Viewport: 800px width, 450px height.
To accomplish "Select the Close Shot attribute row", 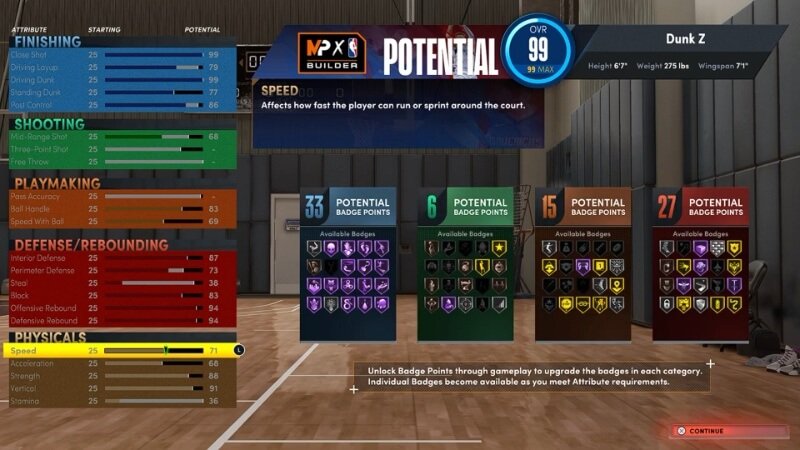I will tap(120, 54).
